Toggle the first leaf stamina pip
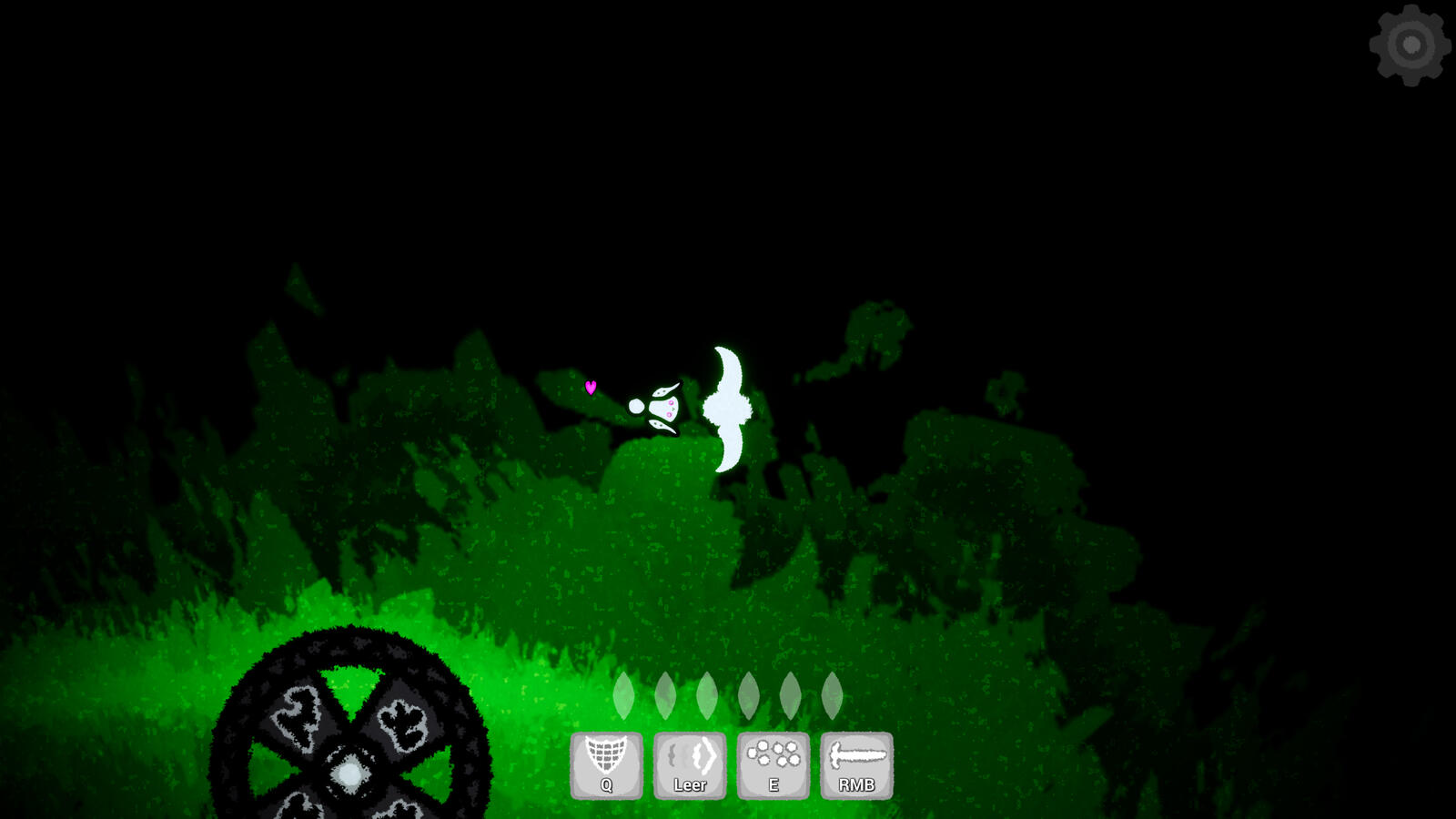Screen dimensions: 1456x819 click(x=624, y=695)
